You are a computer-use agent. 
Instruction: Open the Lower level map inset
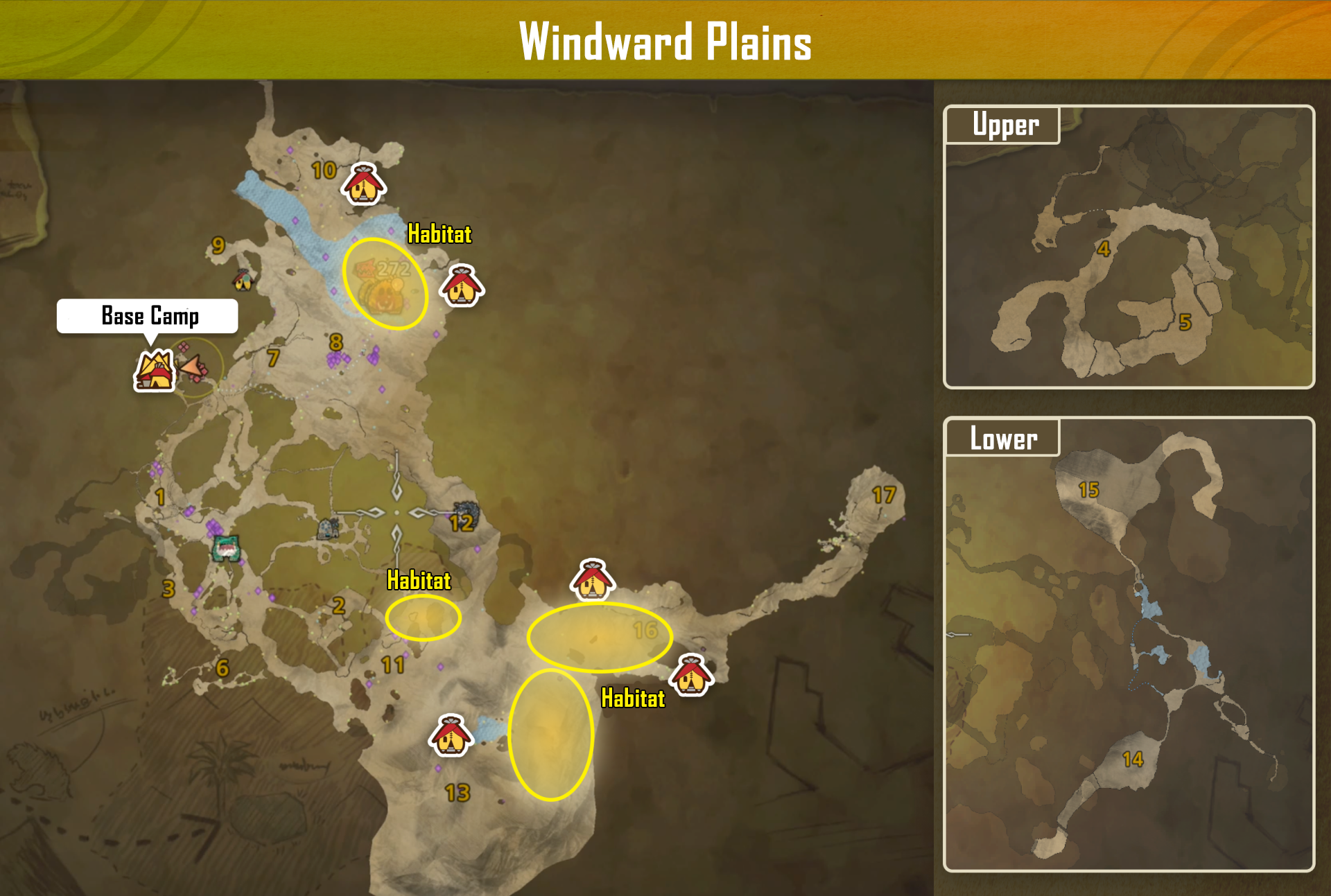coord(1129,644)
